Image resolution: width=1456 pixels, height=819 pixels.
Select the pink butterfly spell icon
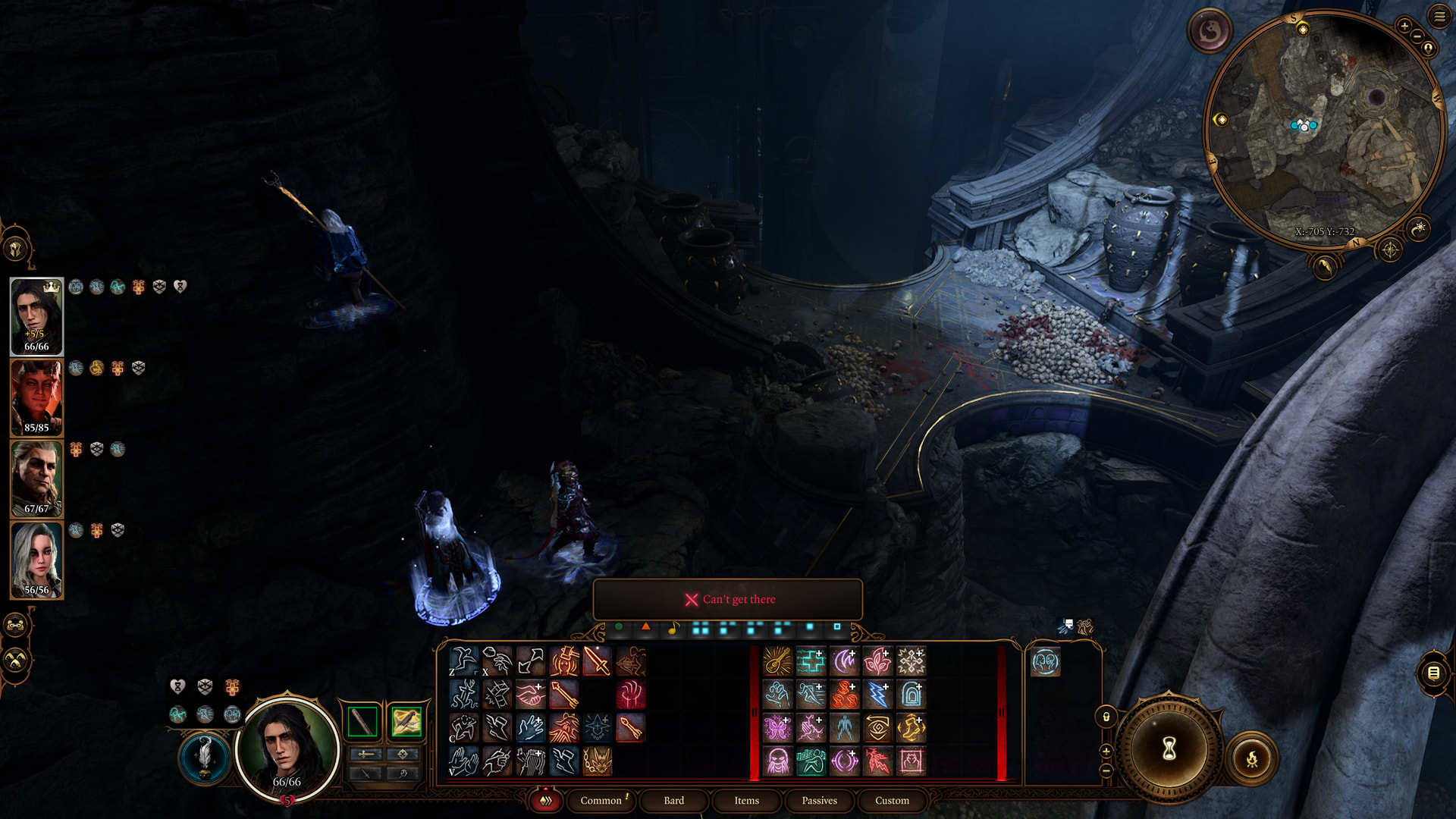coord(777,728)
